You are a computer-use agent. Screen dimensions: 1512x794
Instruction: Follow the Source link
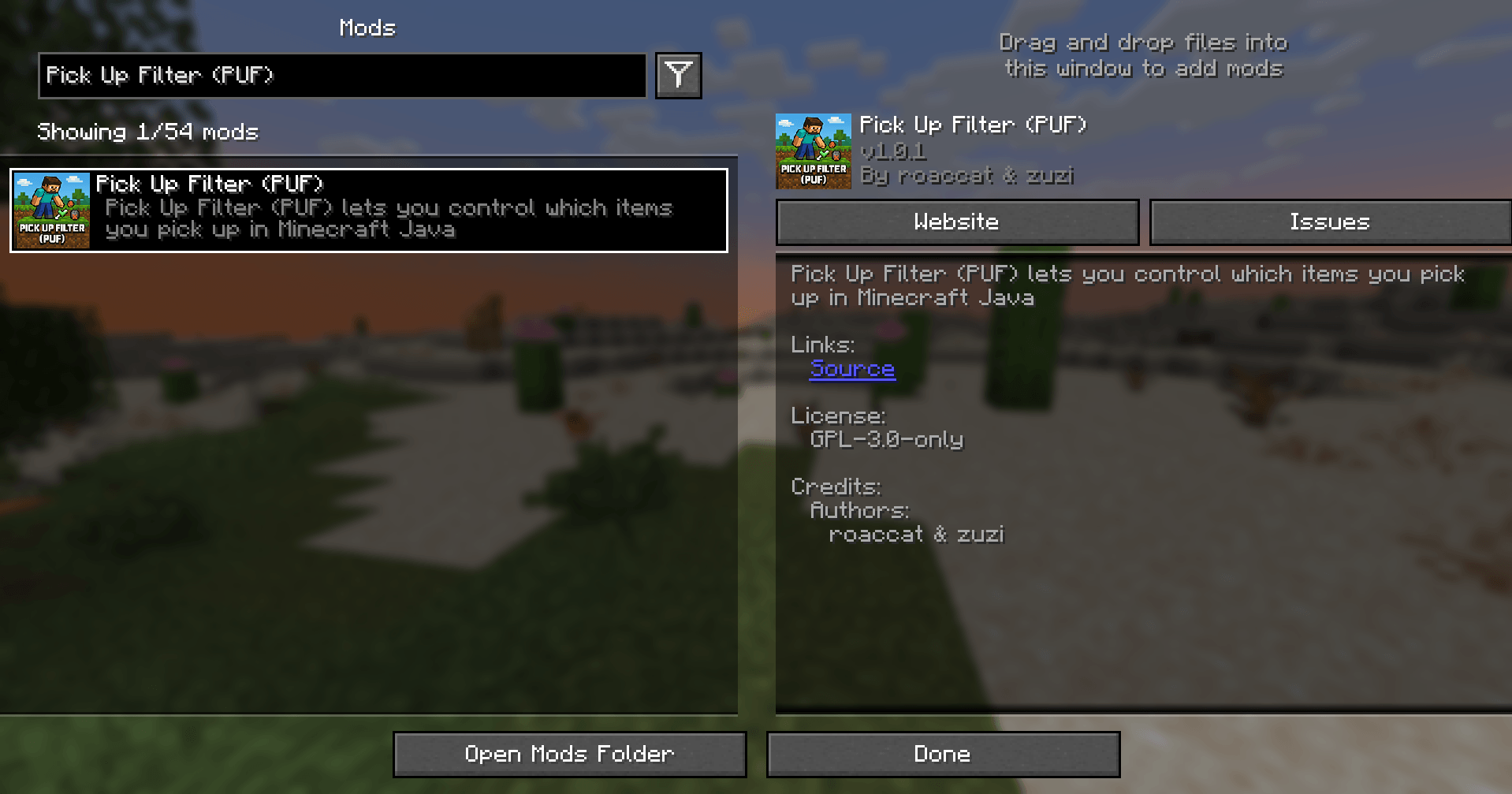[852, 369]
